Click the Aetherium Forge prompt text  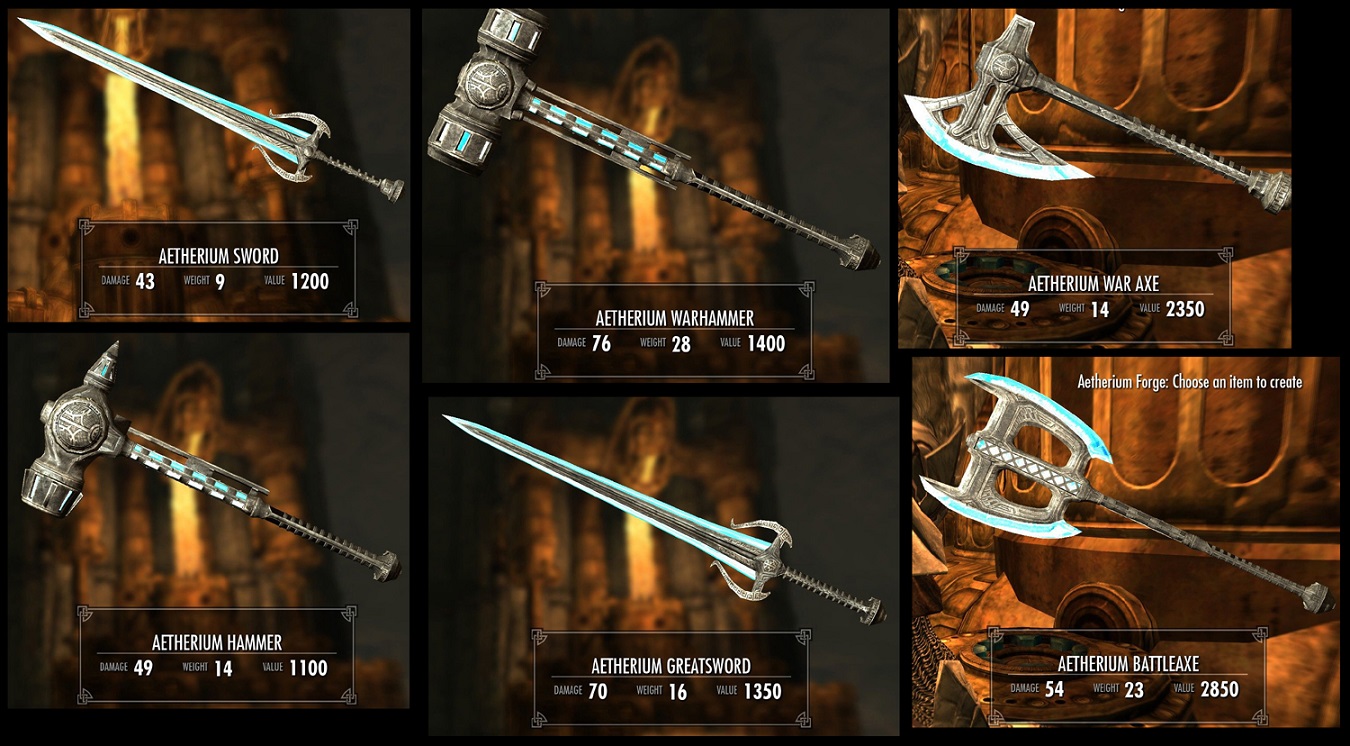(x=1188, y=382)
